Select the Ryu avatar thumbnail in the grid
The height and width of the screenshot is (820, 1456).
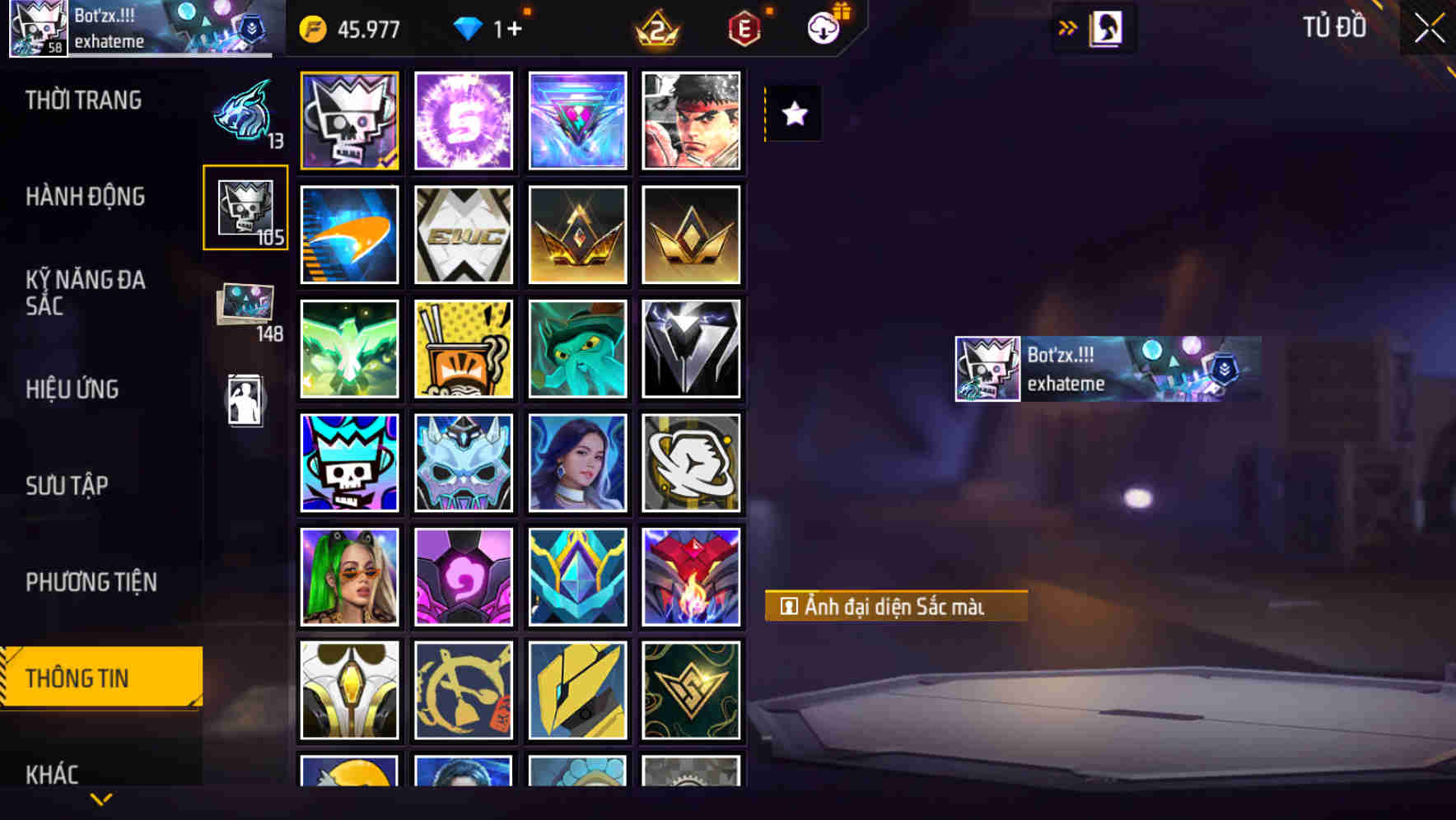[x=691, y=121]
